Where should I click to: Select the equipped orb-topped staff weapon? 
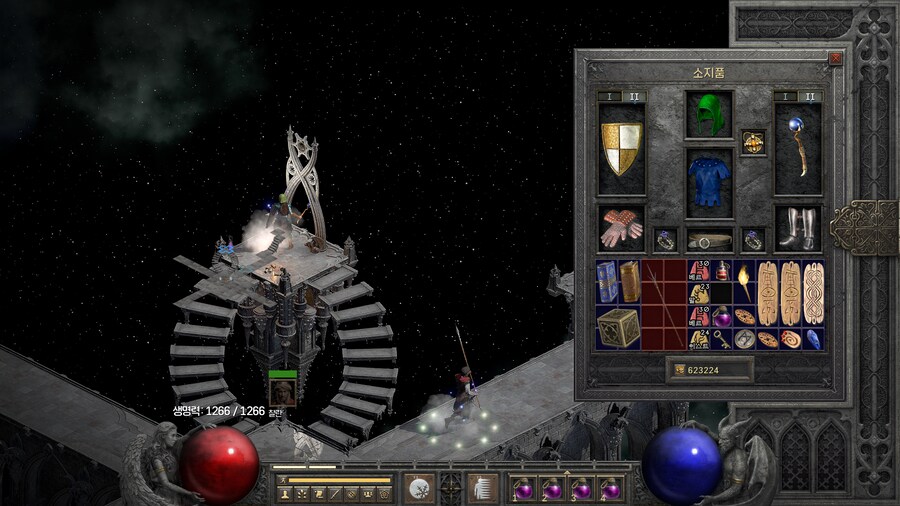click(797, 149)
